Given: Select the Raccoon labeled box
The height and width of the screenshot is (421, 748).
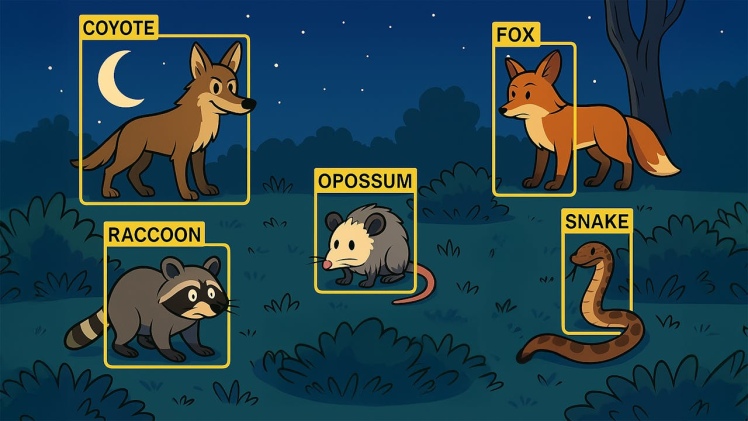Looking at the screenshot, I should [x=167, y=305].
